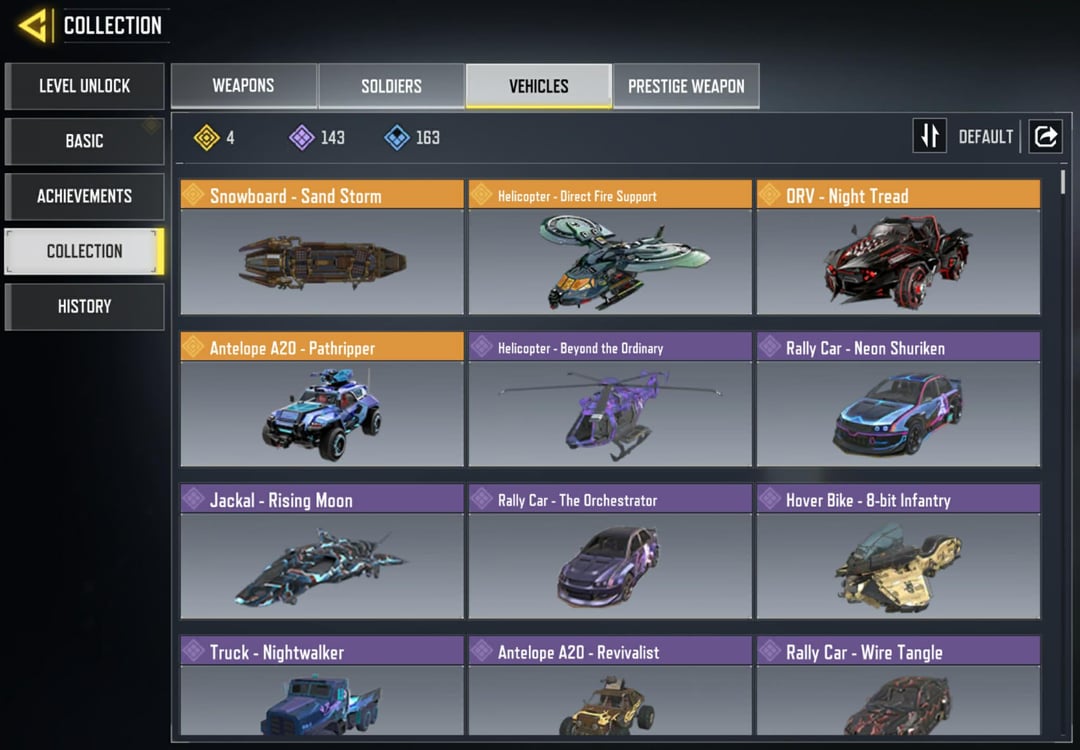Viewport: 1080px width, 750px height.
Task: Open the Prestige Weapon tab
Action: [686, 86]
